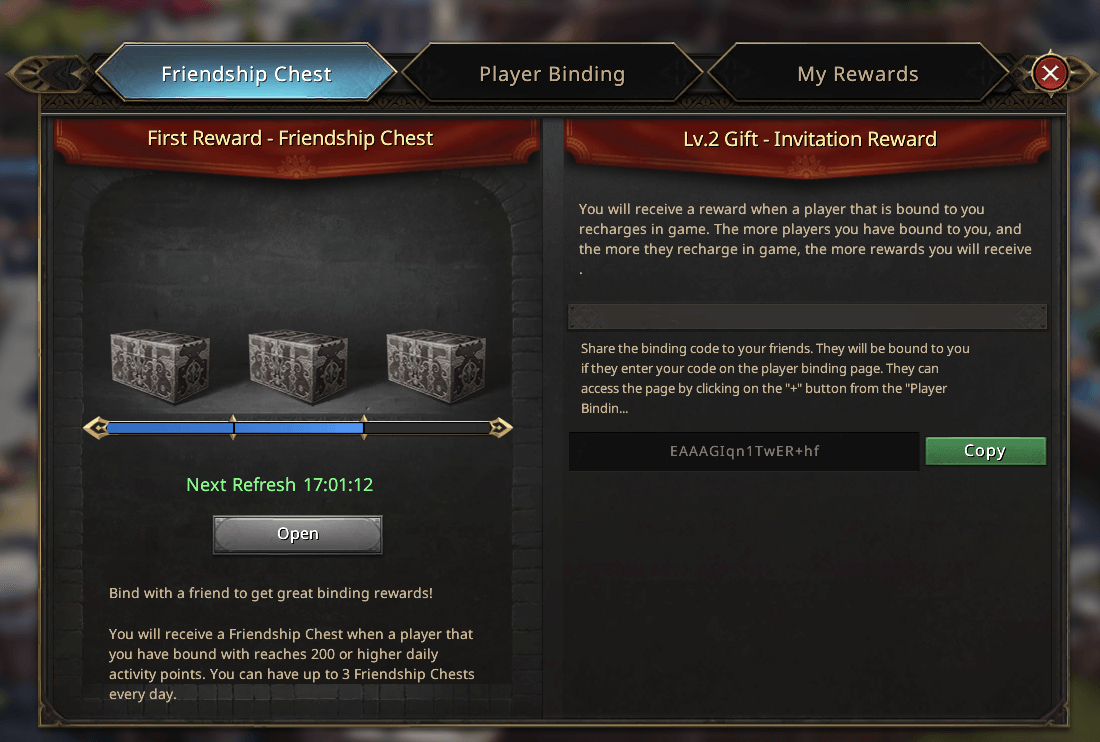Open the Player Binding tab
Viewport: 1100px width, 742px height.
point(552,74)
